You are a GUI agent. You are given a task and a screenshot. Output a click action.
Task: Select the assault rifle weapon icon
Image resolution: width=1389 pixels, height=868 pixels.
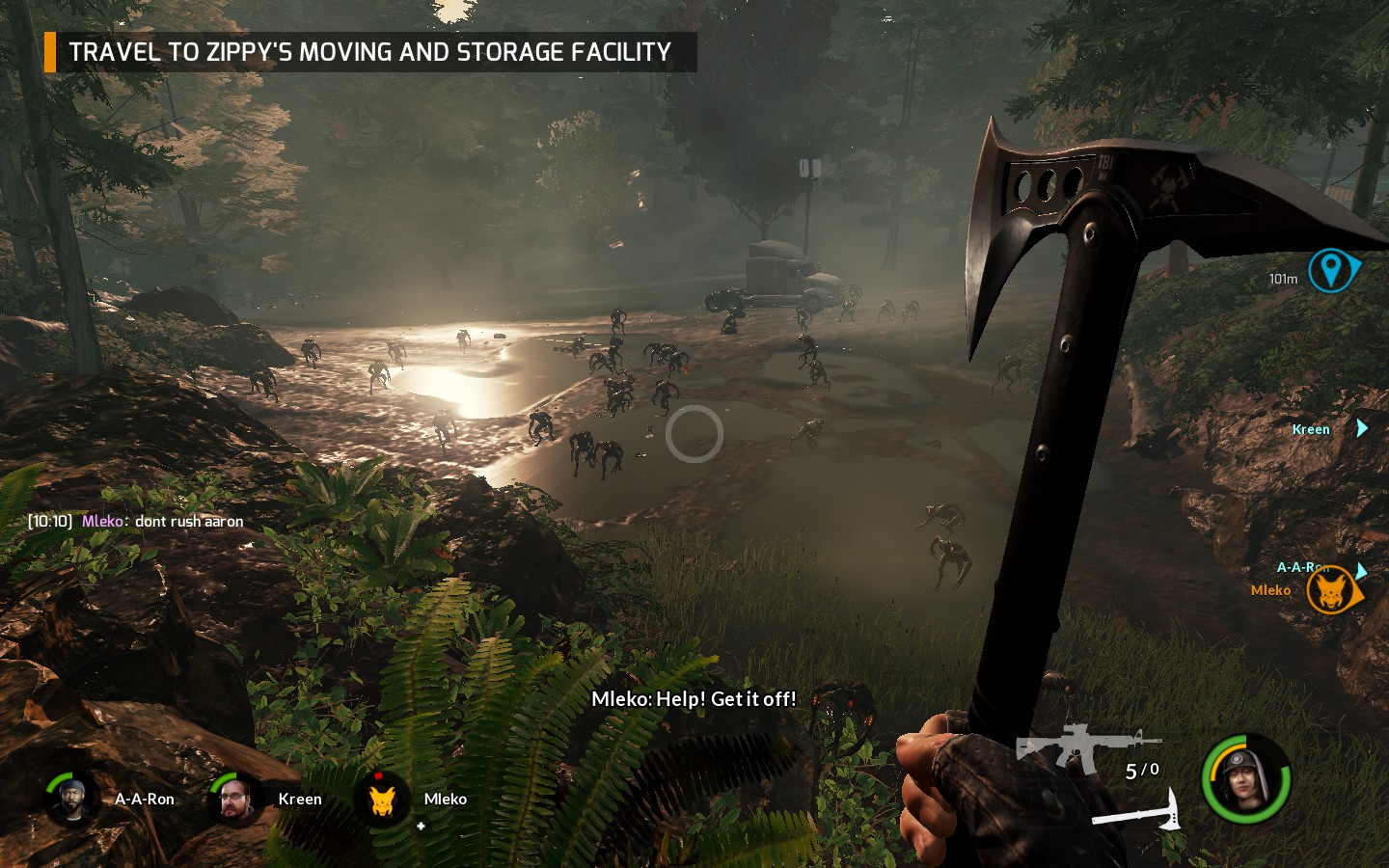[1084, 744]
